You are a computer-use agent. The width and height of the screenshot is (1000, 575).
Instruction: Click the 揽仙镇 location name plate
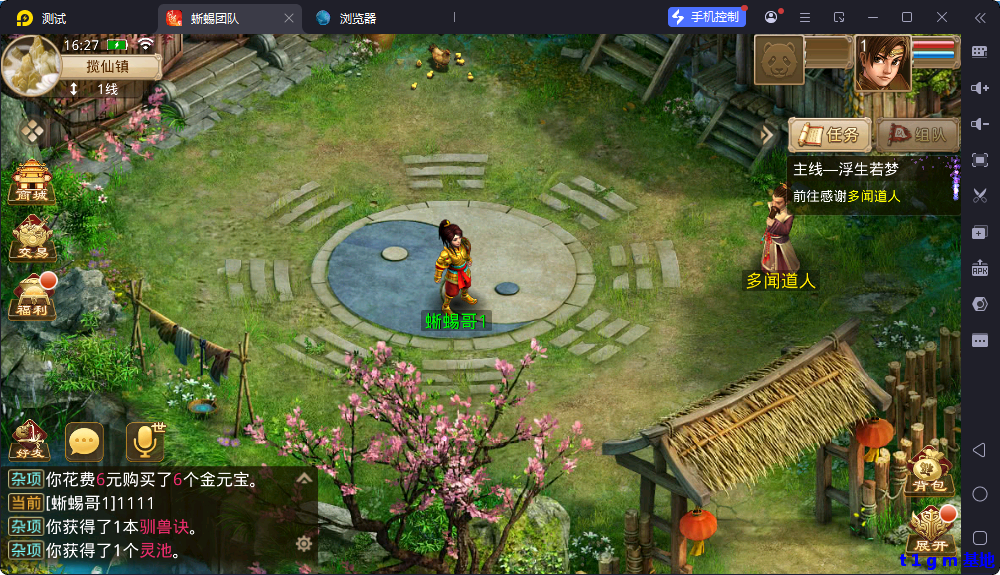(x=110, y=66)
